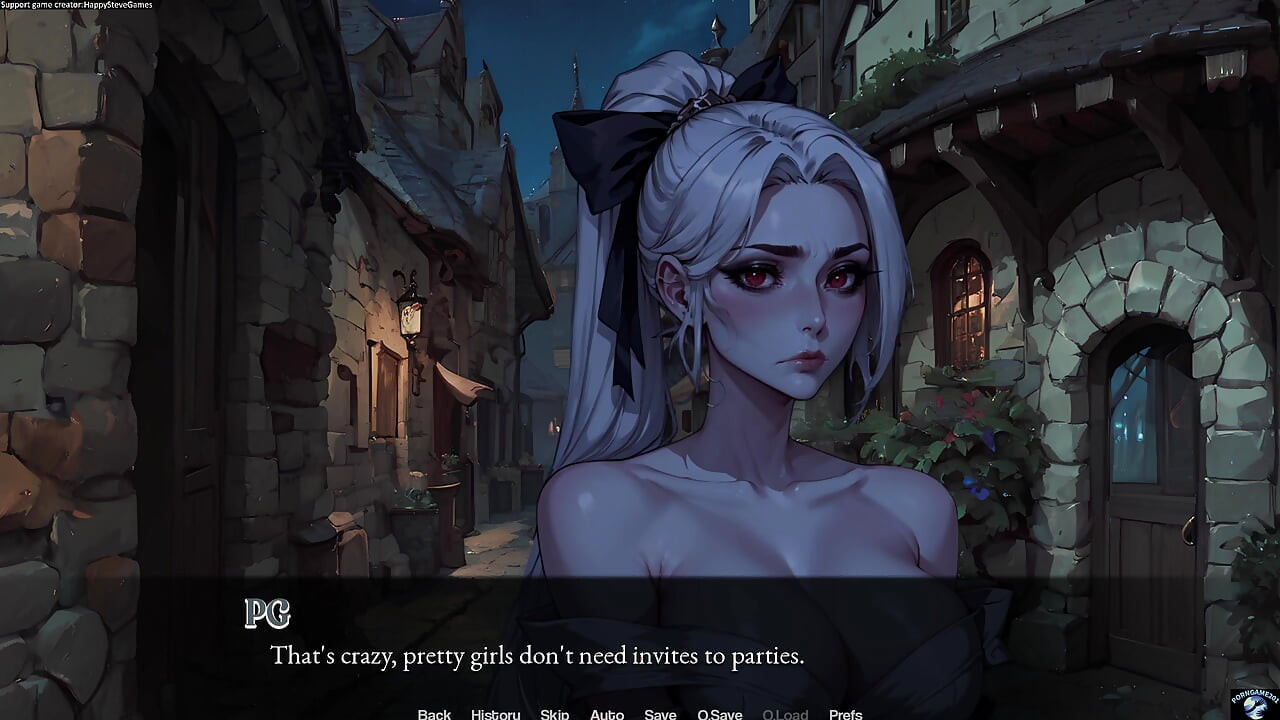Click the glowing street lantern
This screenshot has height=720, width=1280.
pos(412,318)
